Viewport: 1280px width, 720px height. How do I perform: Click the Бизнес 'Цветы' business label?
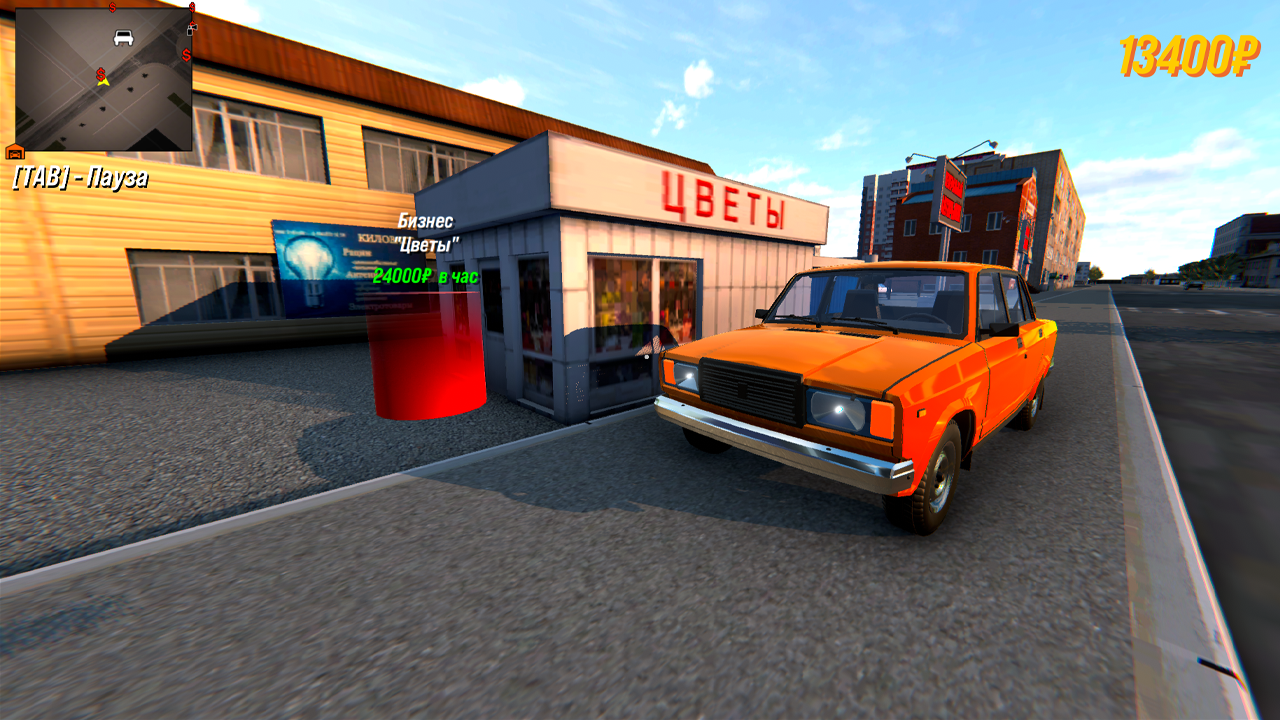tap(428, 230)
